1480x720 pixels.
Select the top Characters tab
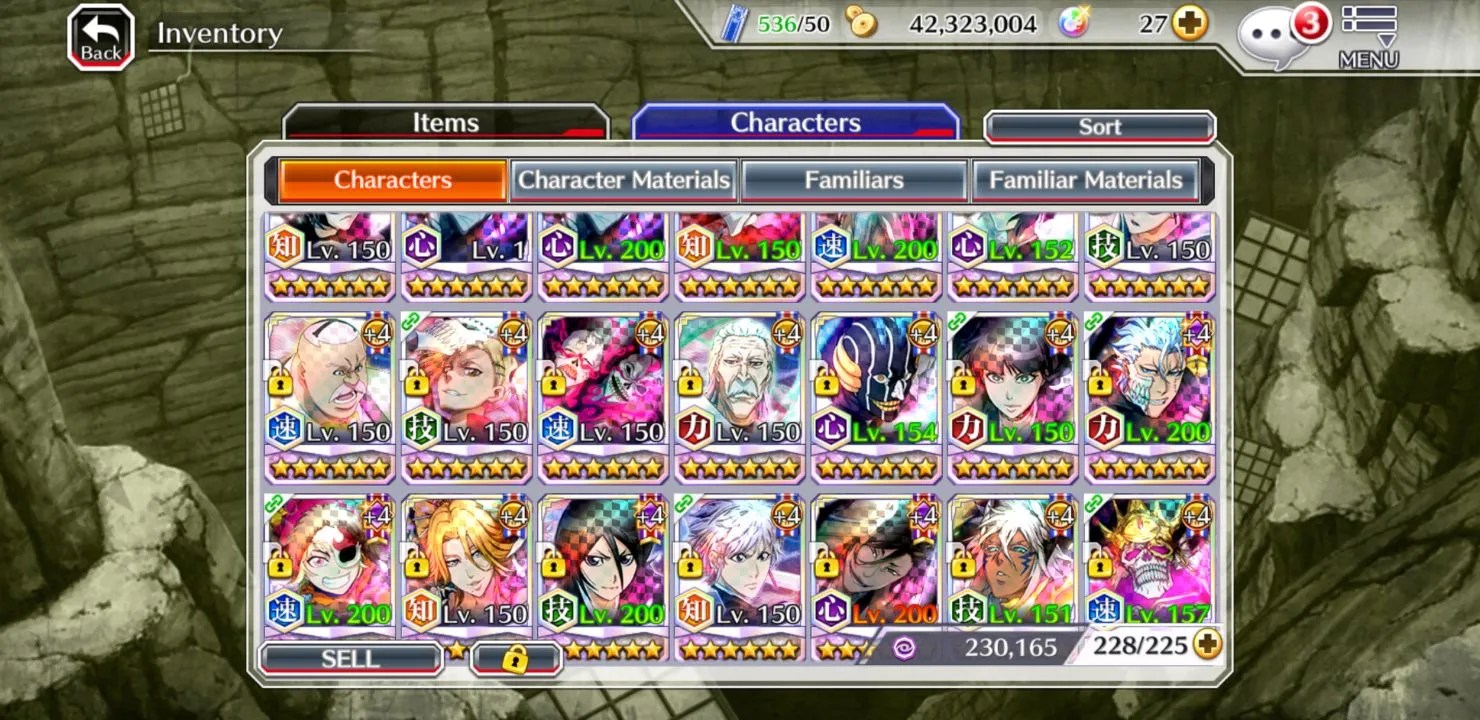(x=795, y=123)
